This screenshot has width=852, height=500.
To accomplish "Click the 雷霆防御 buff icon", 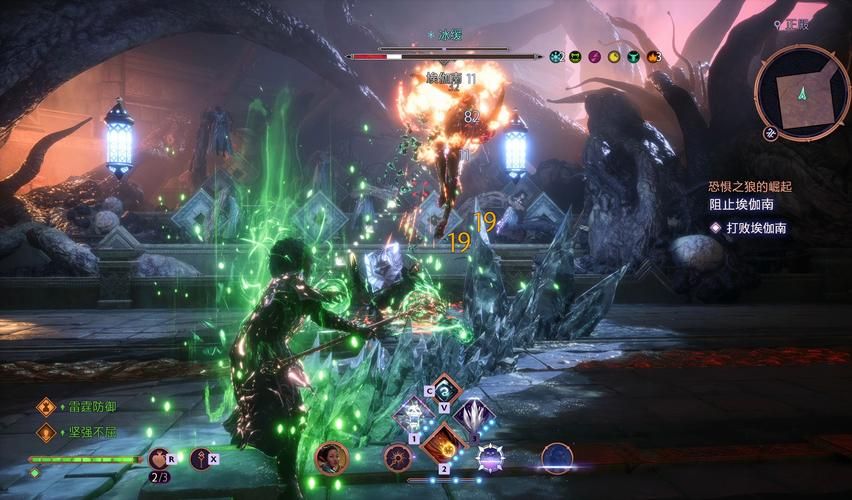I will point(44,407).
